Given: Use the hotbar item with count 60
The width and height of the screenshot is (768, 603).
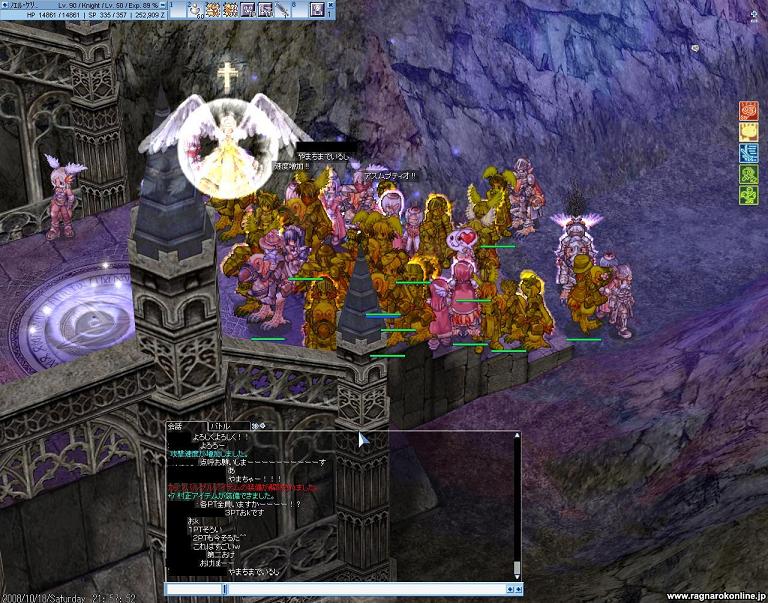Looking at the screenshot, I should click(x=194, y=10).
